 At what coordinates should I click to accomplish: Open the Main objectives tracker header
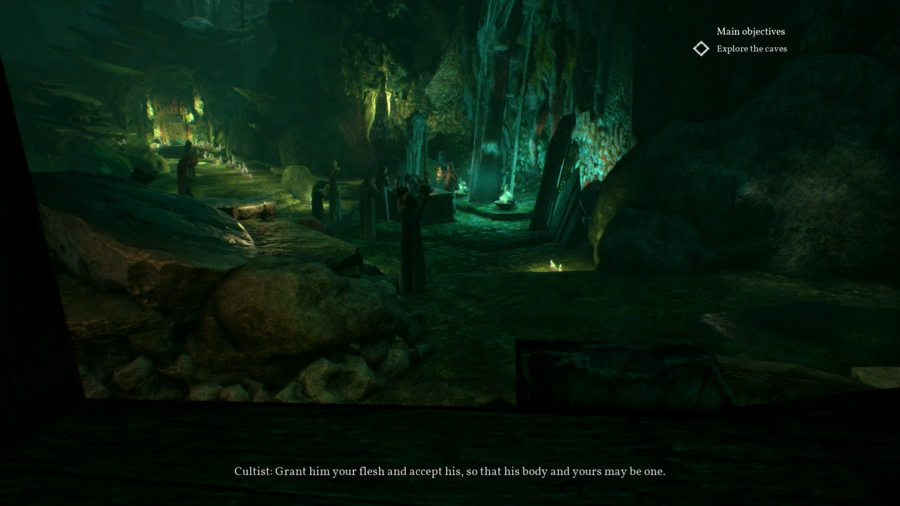750,32
